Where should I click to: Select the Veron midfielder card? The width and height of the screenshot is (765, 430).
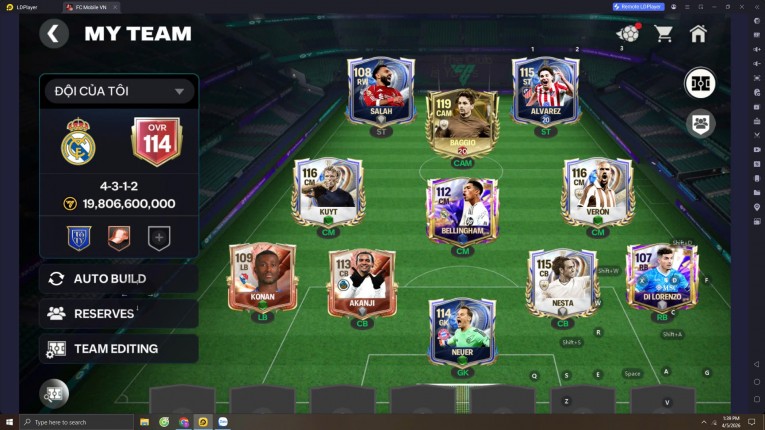tap(597, 193)
